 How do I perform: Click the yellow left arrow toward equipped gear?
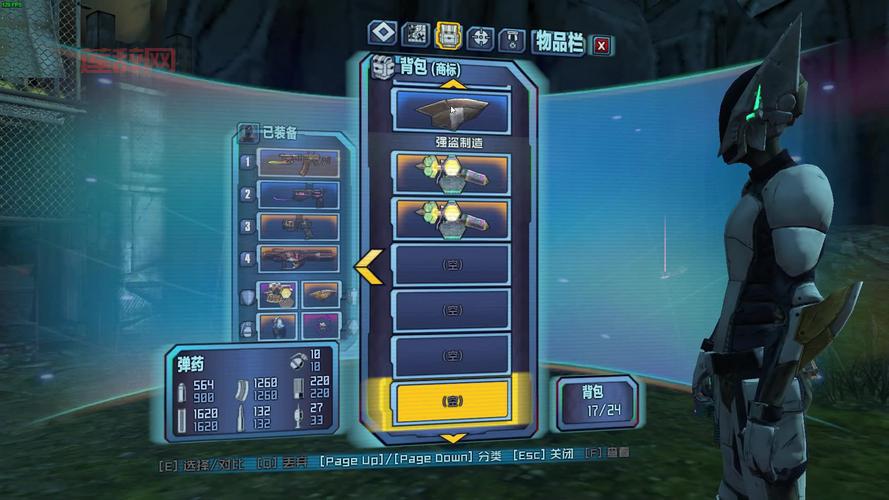click(367, 265)
